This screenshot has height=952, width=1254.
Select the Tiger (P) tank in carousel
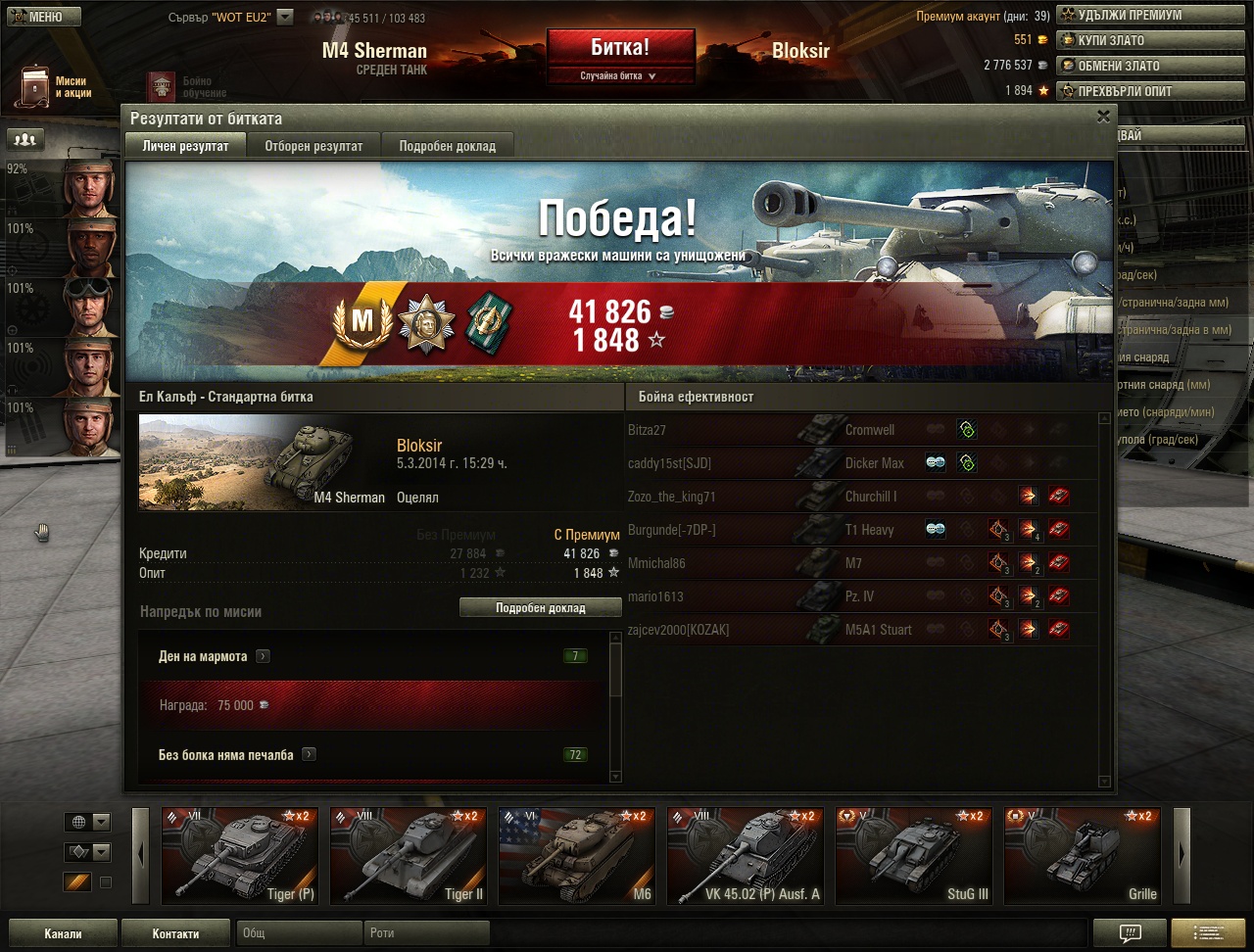click(241, 855)
